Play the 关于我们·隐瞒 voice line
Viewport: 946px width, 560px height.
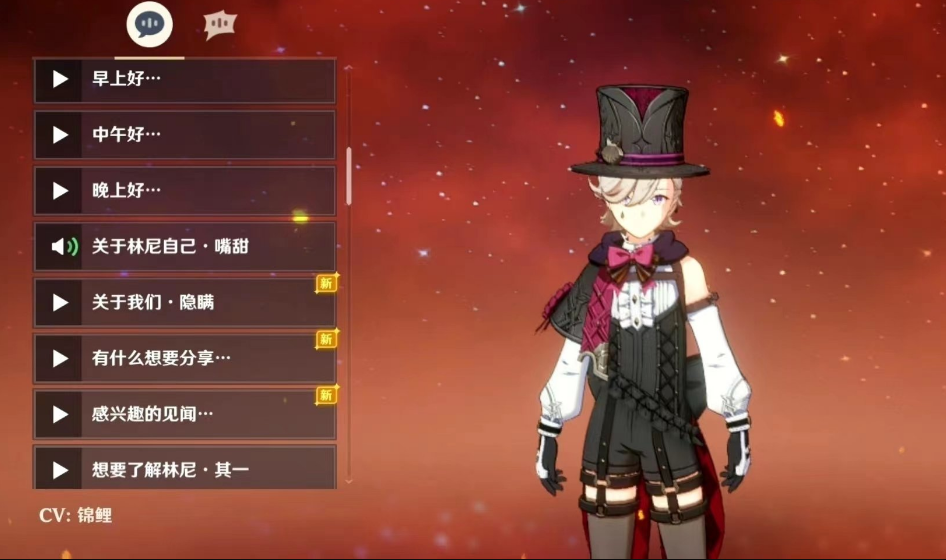[185, 302]
